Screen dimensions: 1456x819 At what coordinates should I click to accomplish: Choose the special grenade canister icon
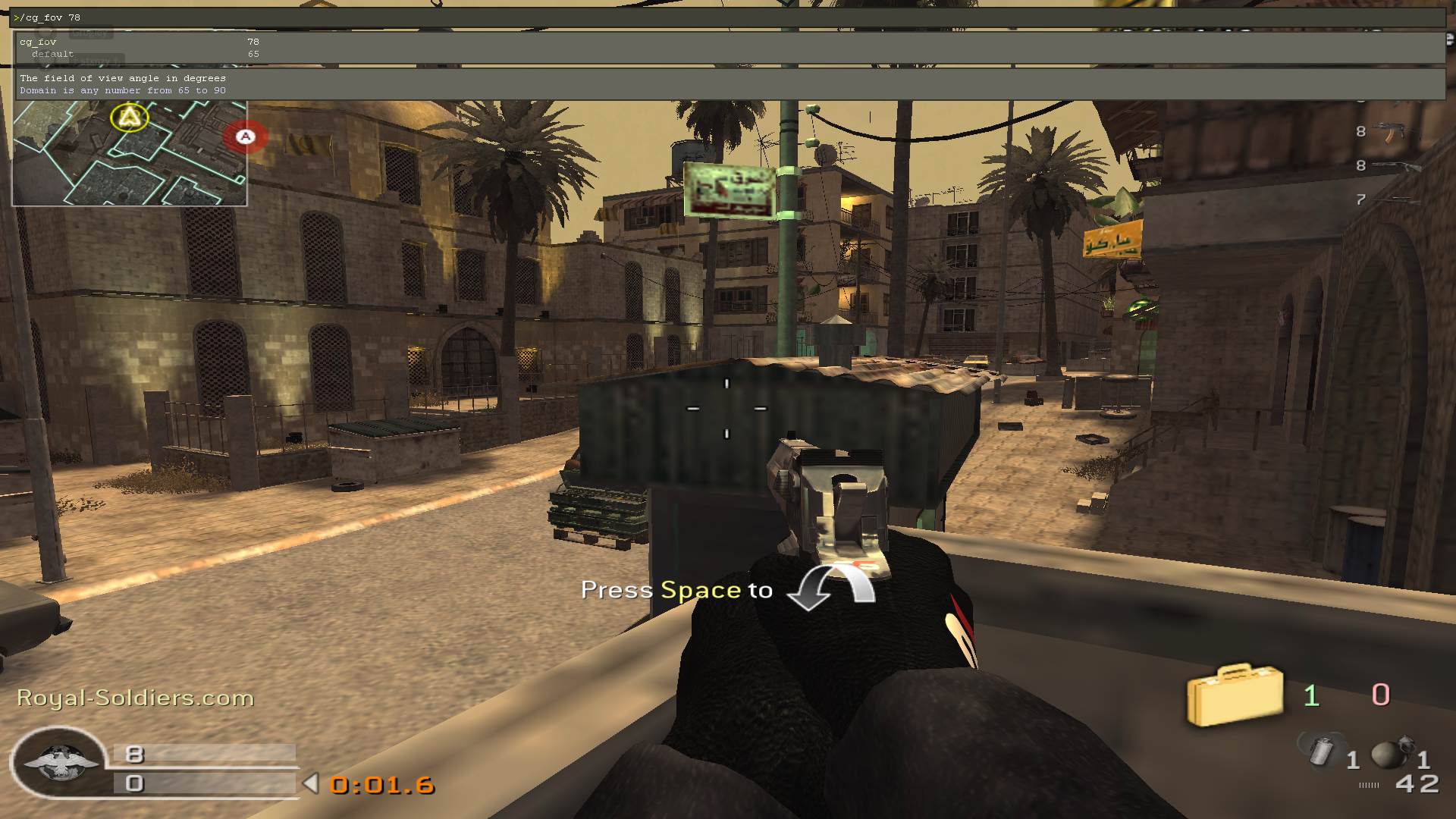point(1323,751)
